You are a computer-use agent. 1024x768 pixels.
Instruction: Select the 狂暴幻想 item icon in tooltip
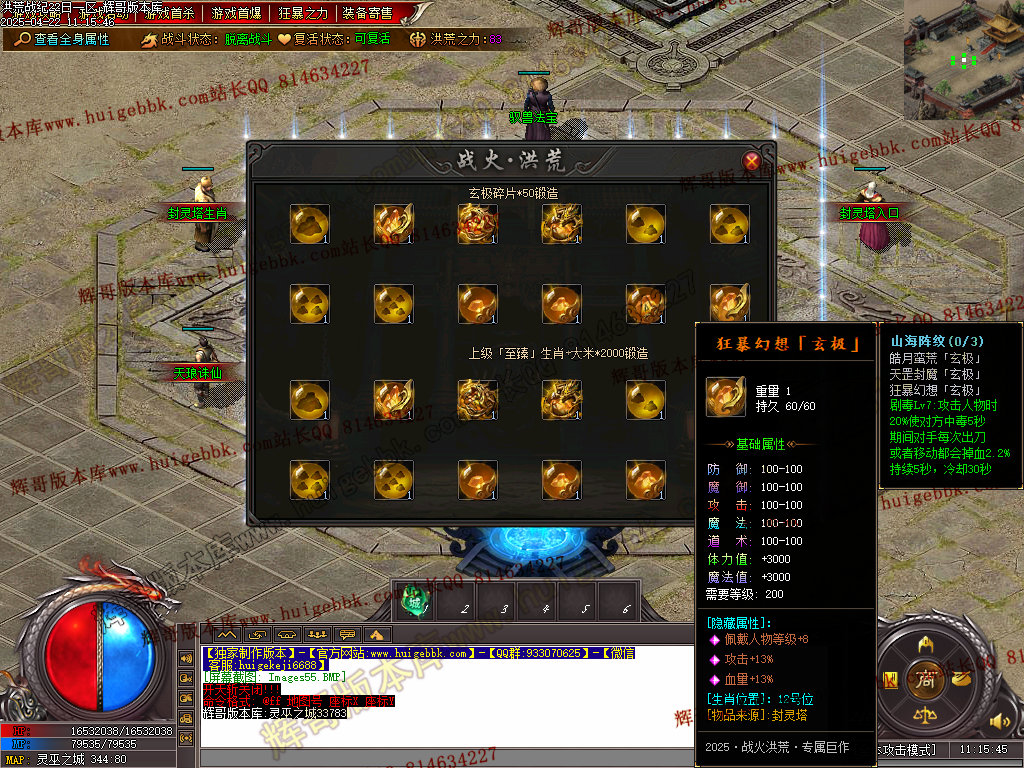coord(723,395)
